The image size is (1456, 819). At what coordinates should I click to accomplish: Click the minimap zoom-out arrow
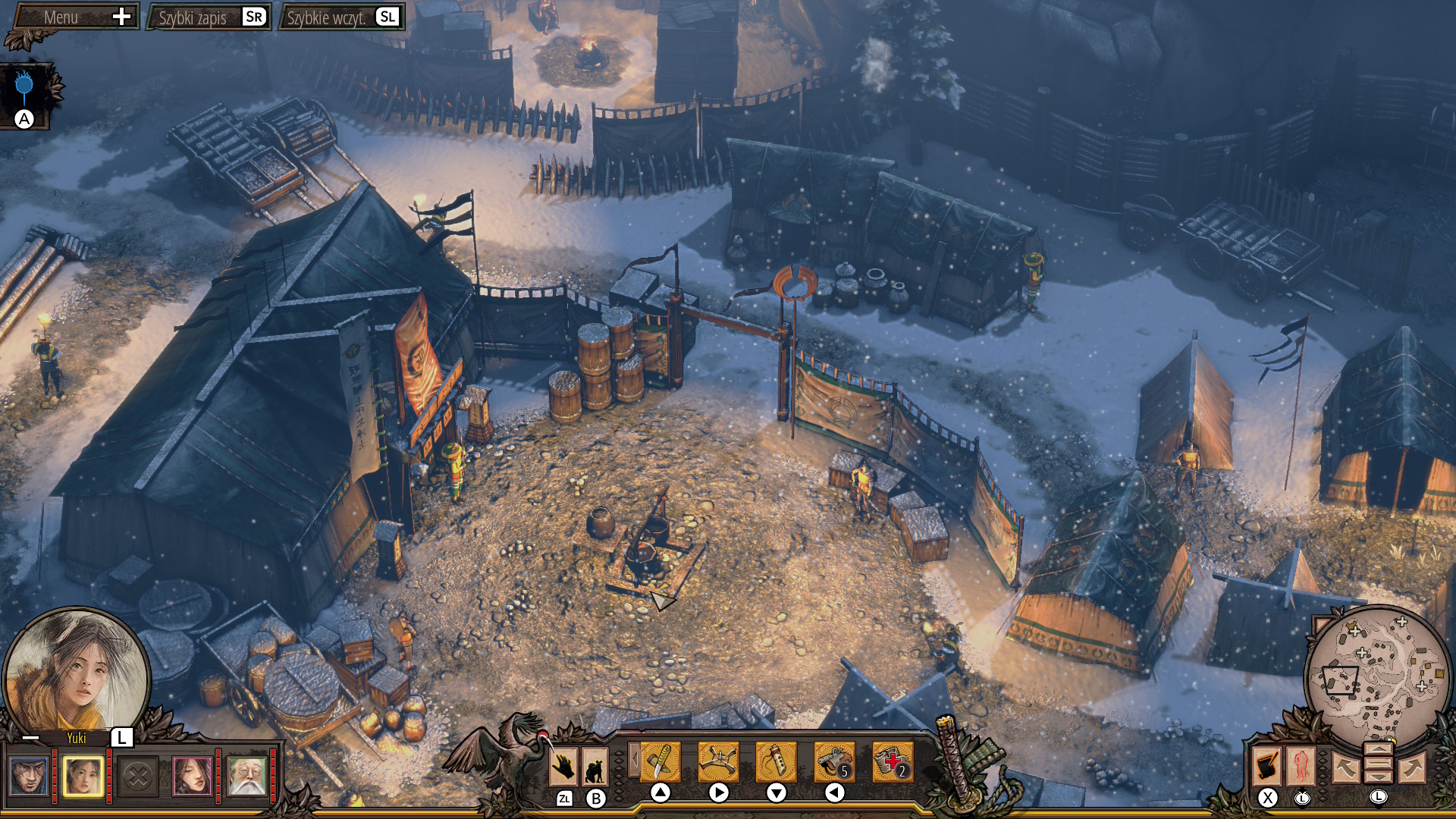(x=1379, y=777)
